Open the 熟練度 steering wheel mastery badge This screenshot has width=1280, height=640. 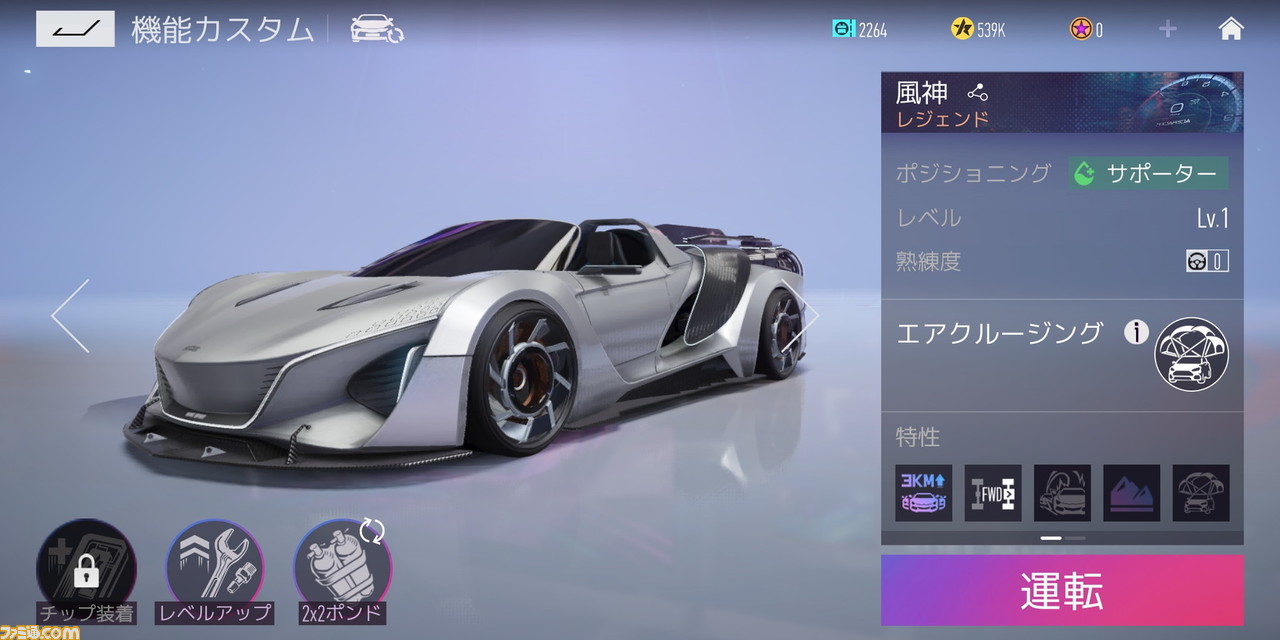pyautogui.click(x=1207, y=262)
